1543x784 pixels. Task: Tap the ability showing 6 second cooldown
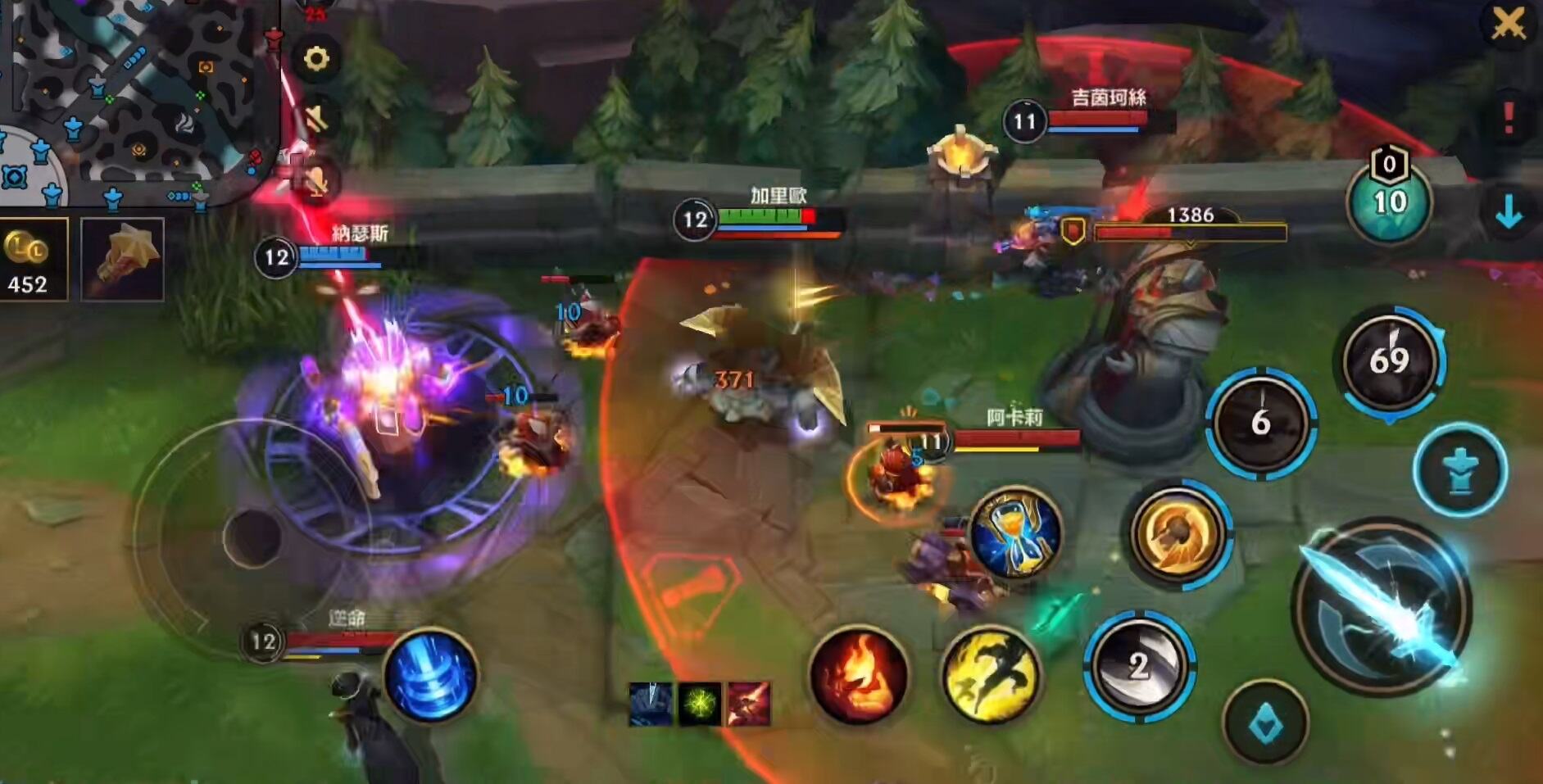pos(1260,422)
